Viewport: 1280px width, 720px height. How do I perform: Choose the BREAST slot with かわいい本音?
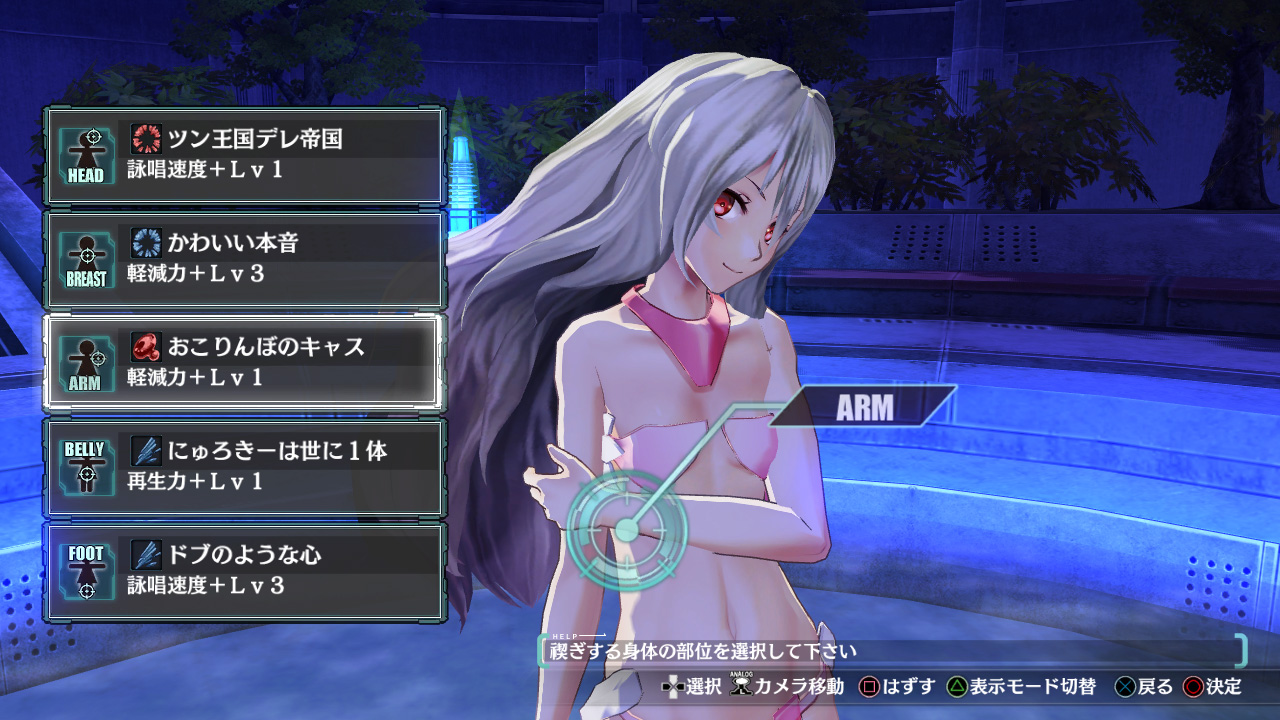pyautogui.click(x=244, y=259)
